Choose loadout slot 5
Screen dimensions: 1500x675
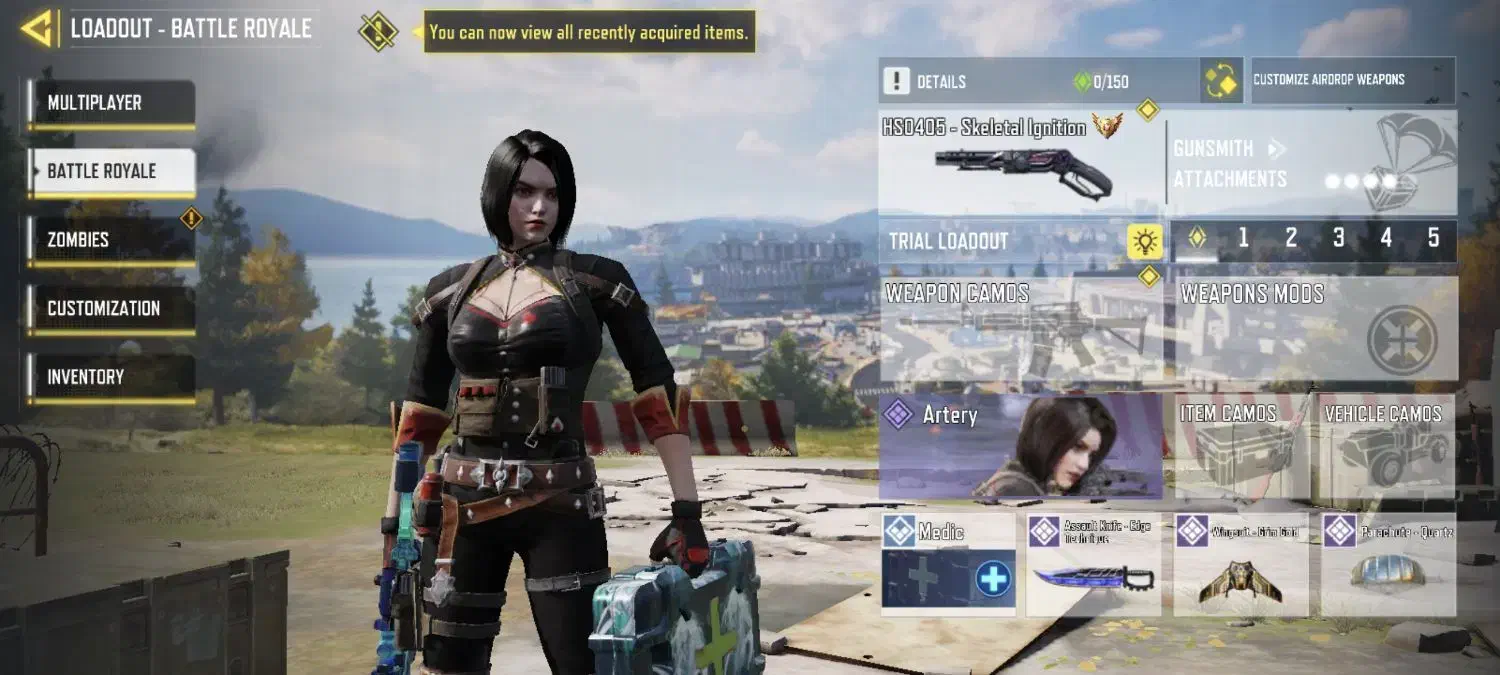tap(1433, 238)
